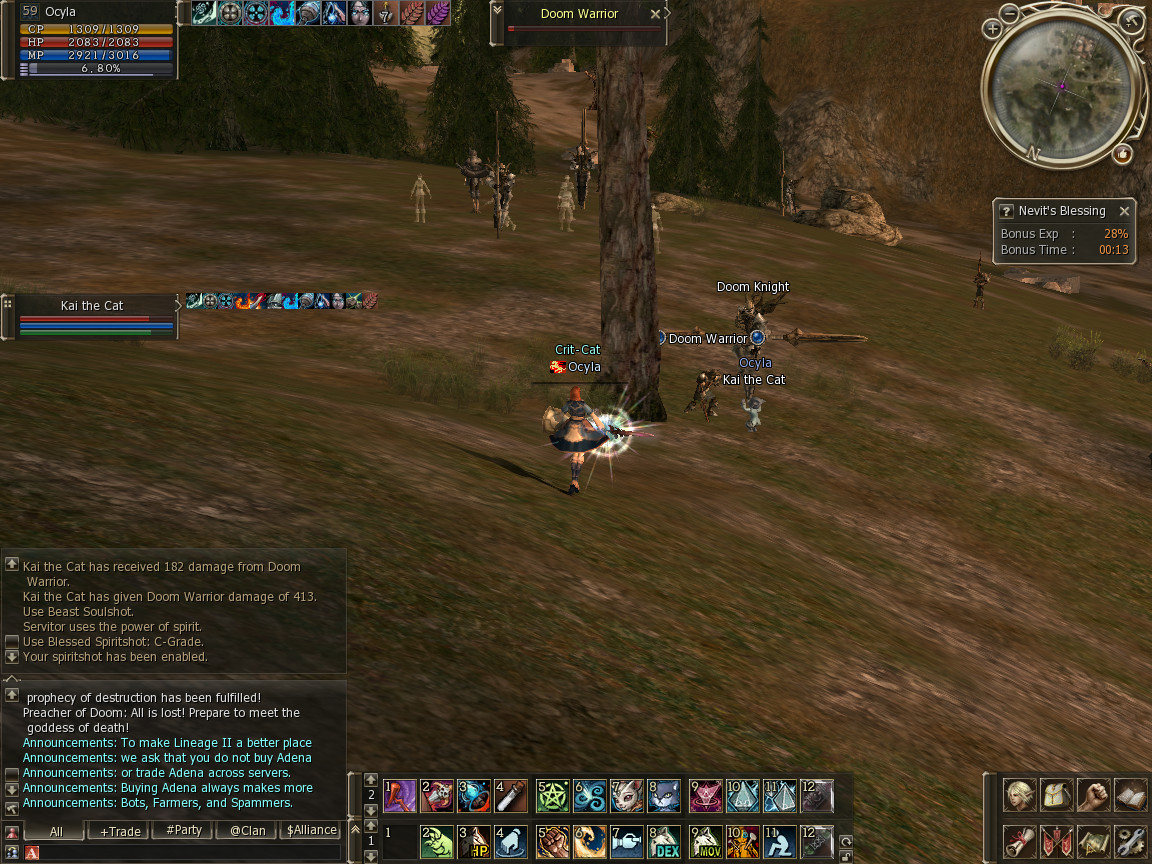Switch to the #Party chat tab
Viewport: 1152px width, 864px height.
[x=184, y=831]
